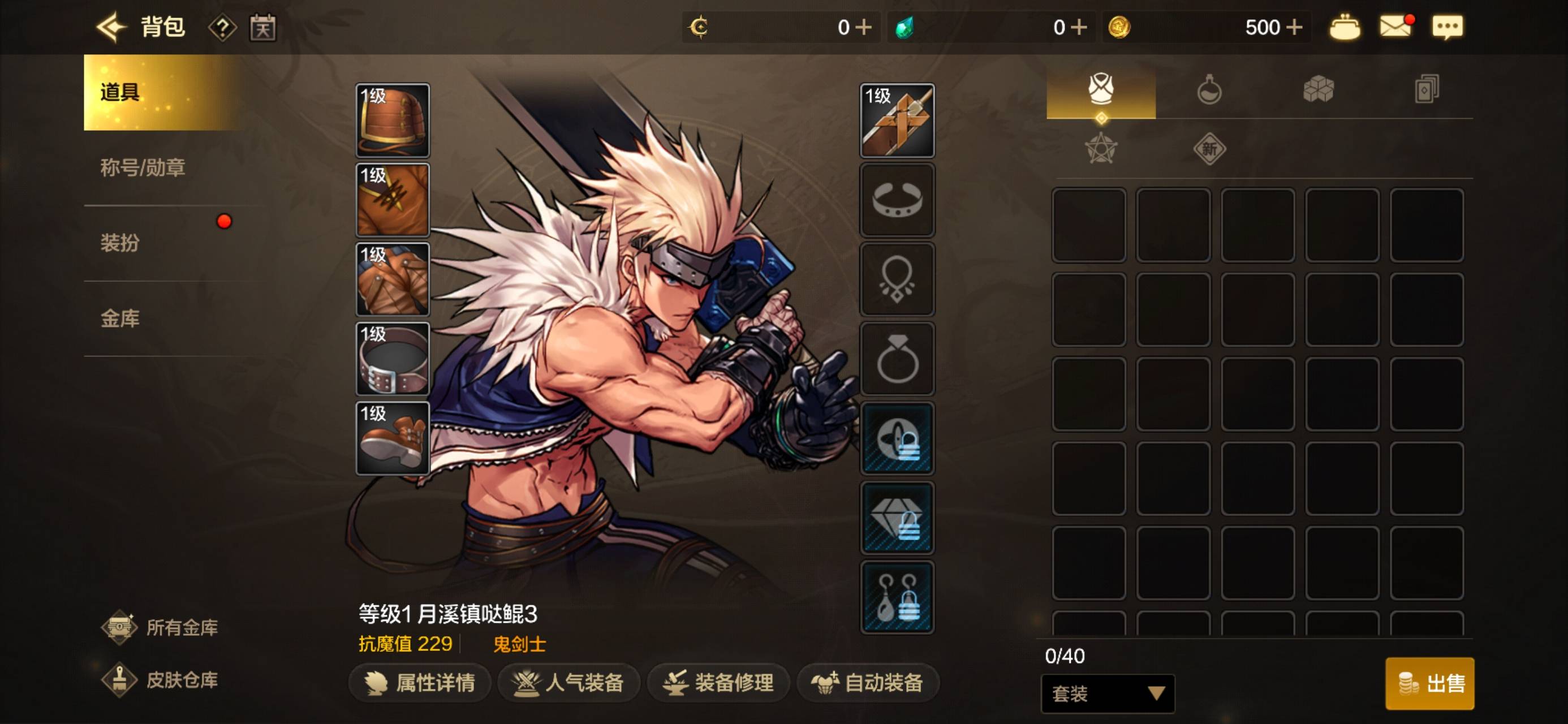The height and width of the screenshot is (724, 1568).
Task: Click the 装备修理 repair button
Action: click(719, 683)
